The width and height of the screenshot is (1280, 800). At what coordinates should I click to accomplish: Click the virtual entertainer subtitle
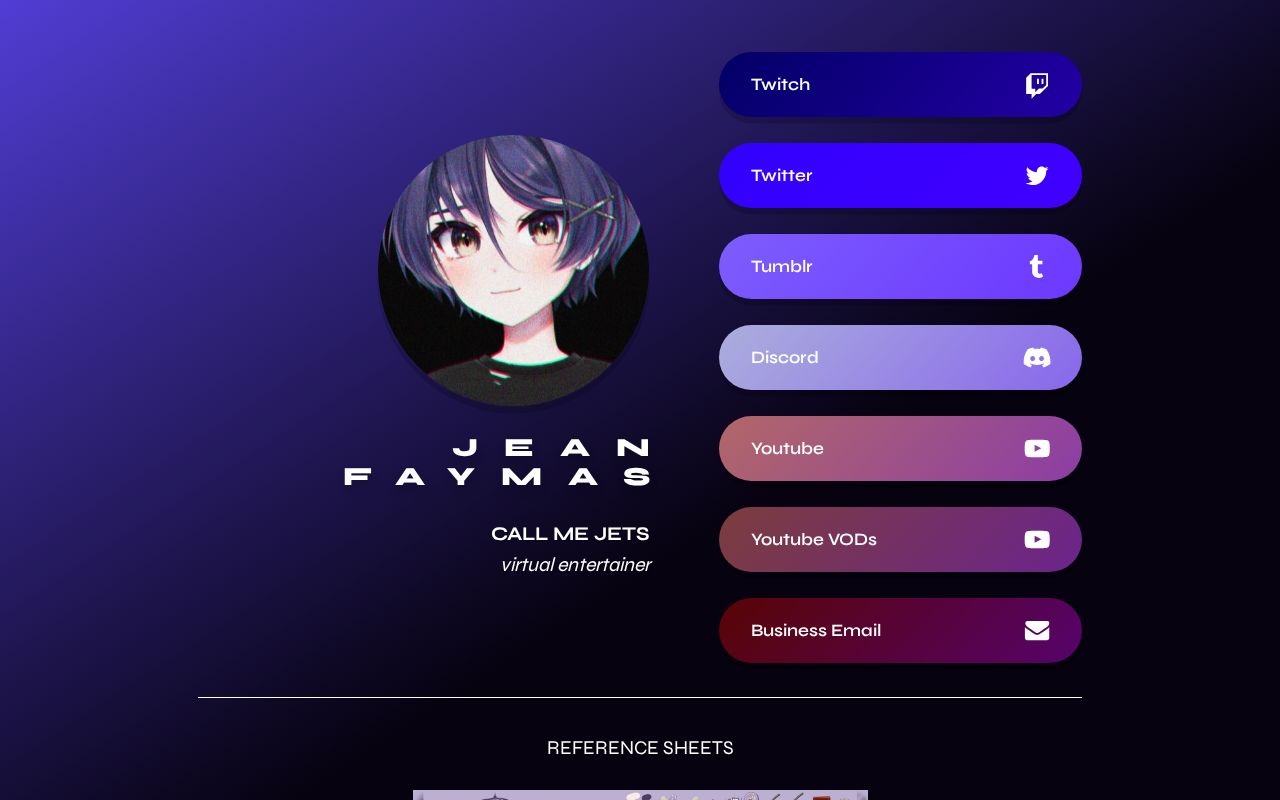point(576,565)
